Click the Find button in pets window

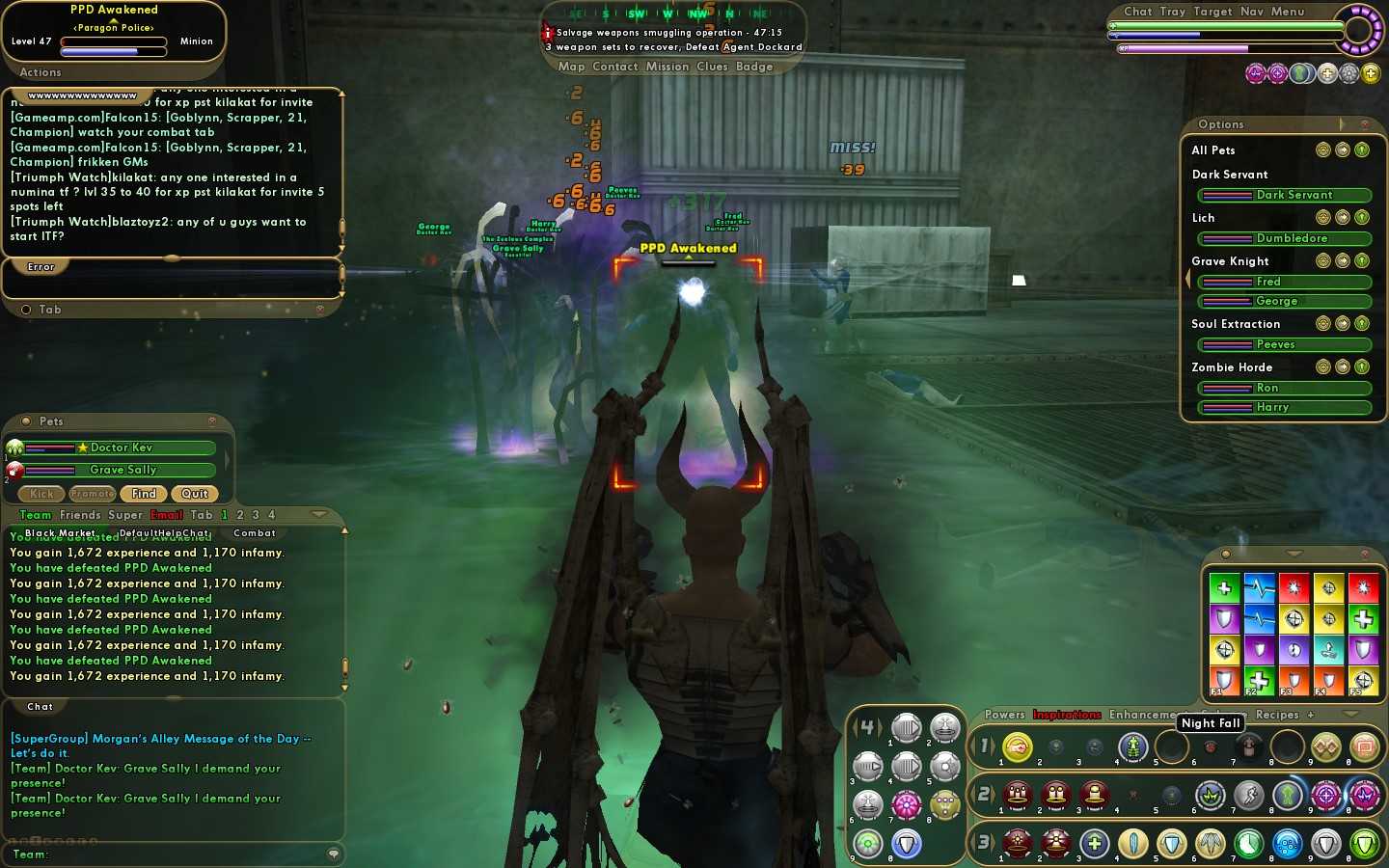[x=144, y=494]
